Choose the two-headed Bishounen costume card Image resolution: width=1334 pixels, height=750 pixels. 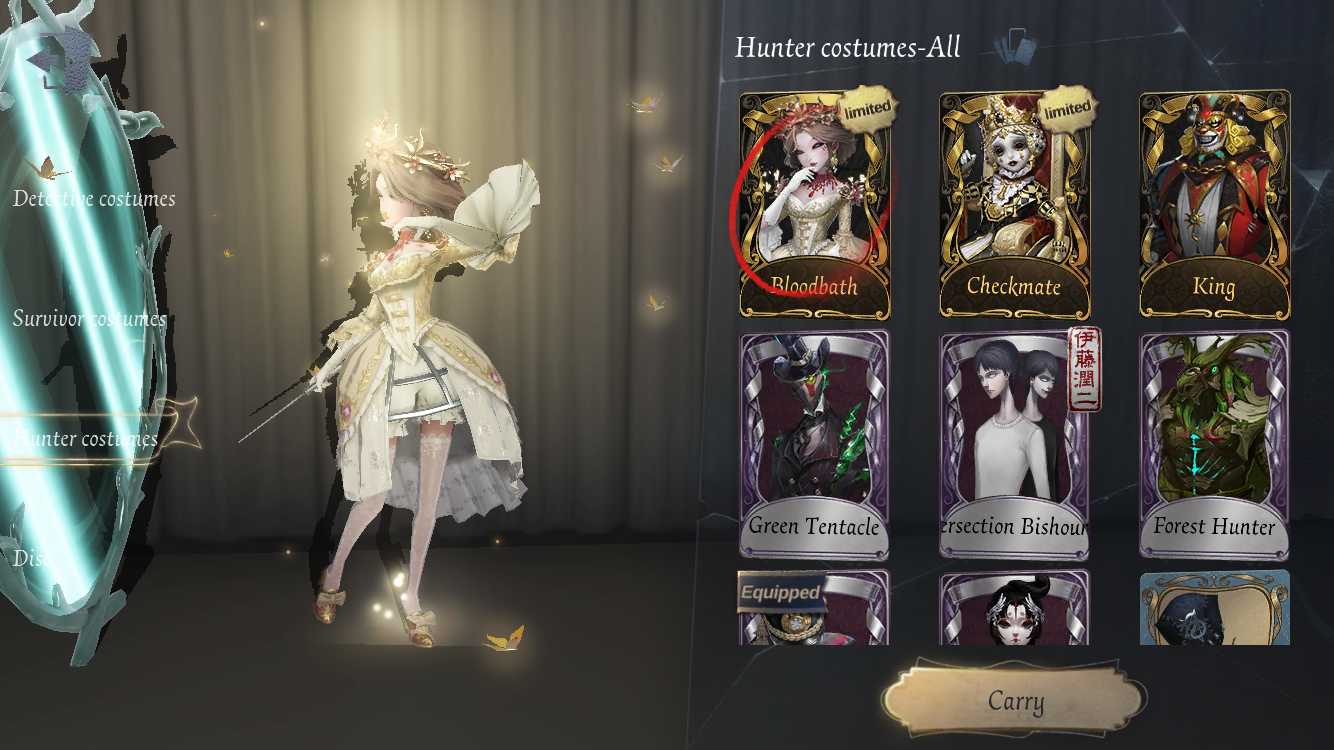click(1014, 444)
